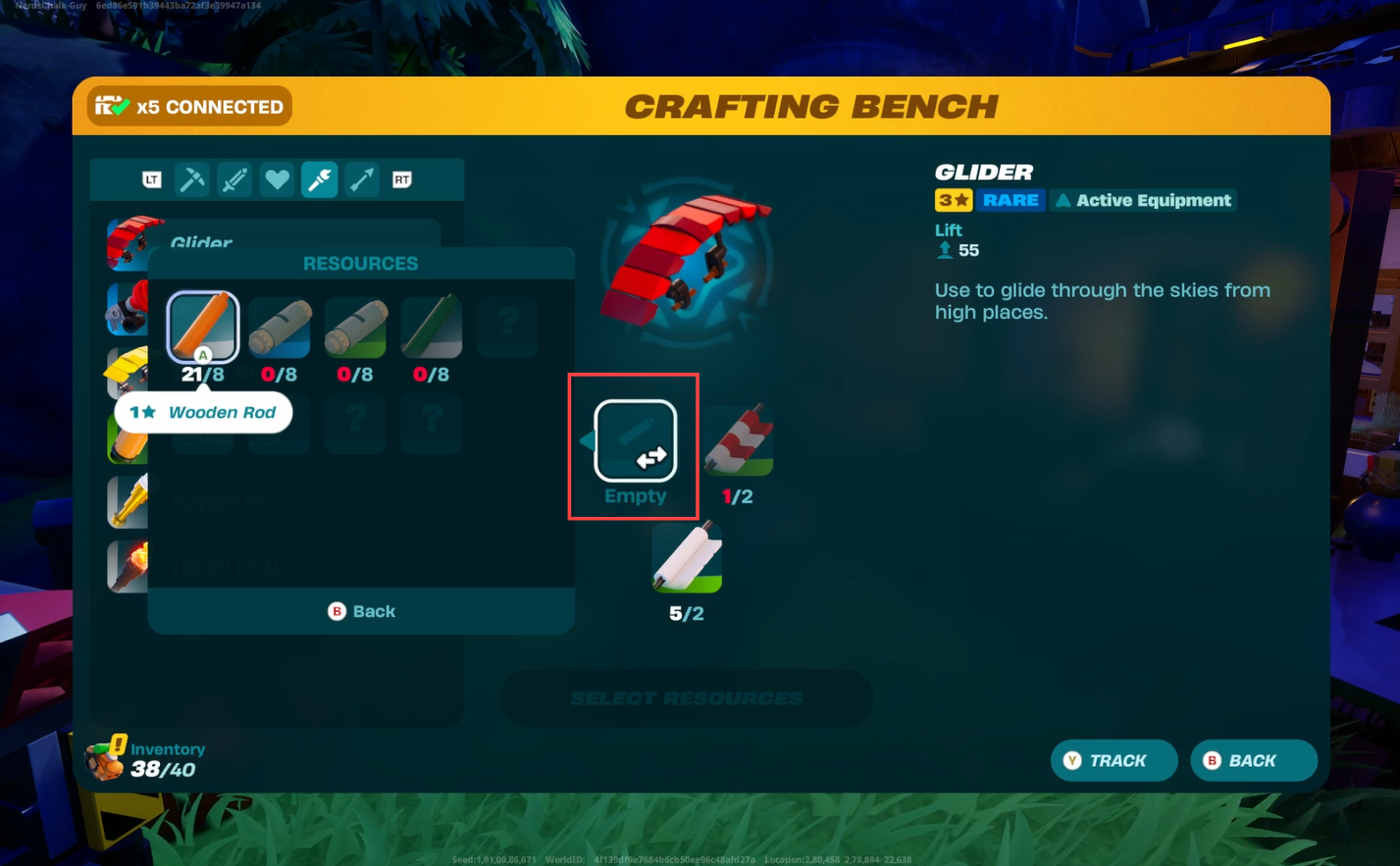Open the arrow category tab
Screen dimensions: 1400x866
(361, 179)
